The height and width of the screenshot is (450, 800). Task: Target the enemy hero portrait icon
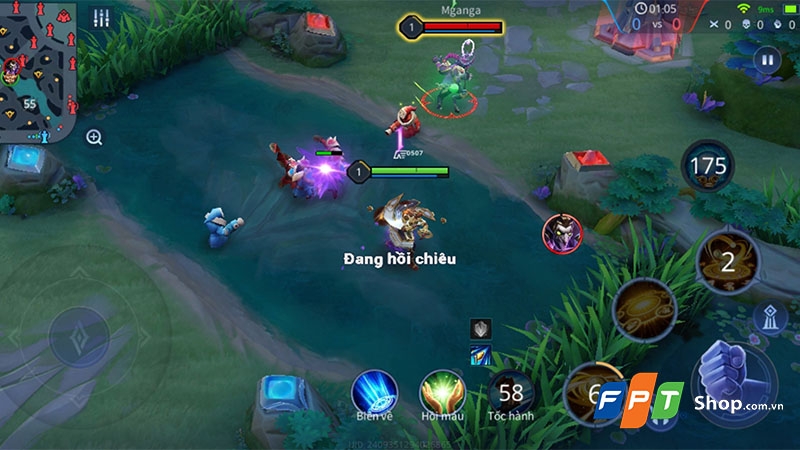pyautogui.click(x=561, y=234)
